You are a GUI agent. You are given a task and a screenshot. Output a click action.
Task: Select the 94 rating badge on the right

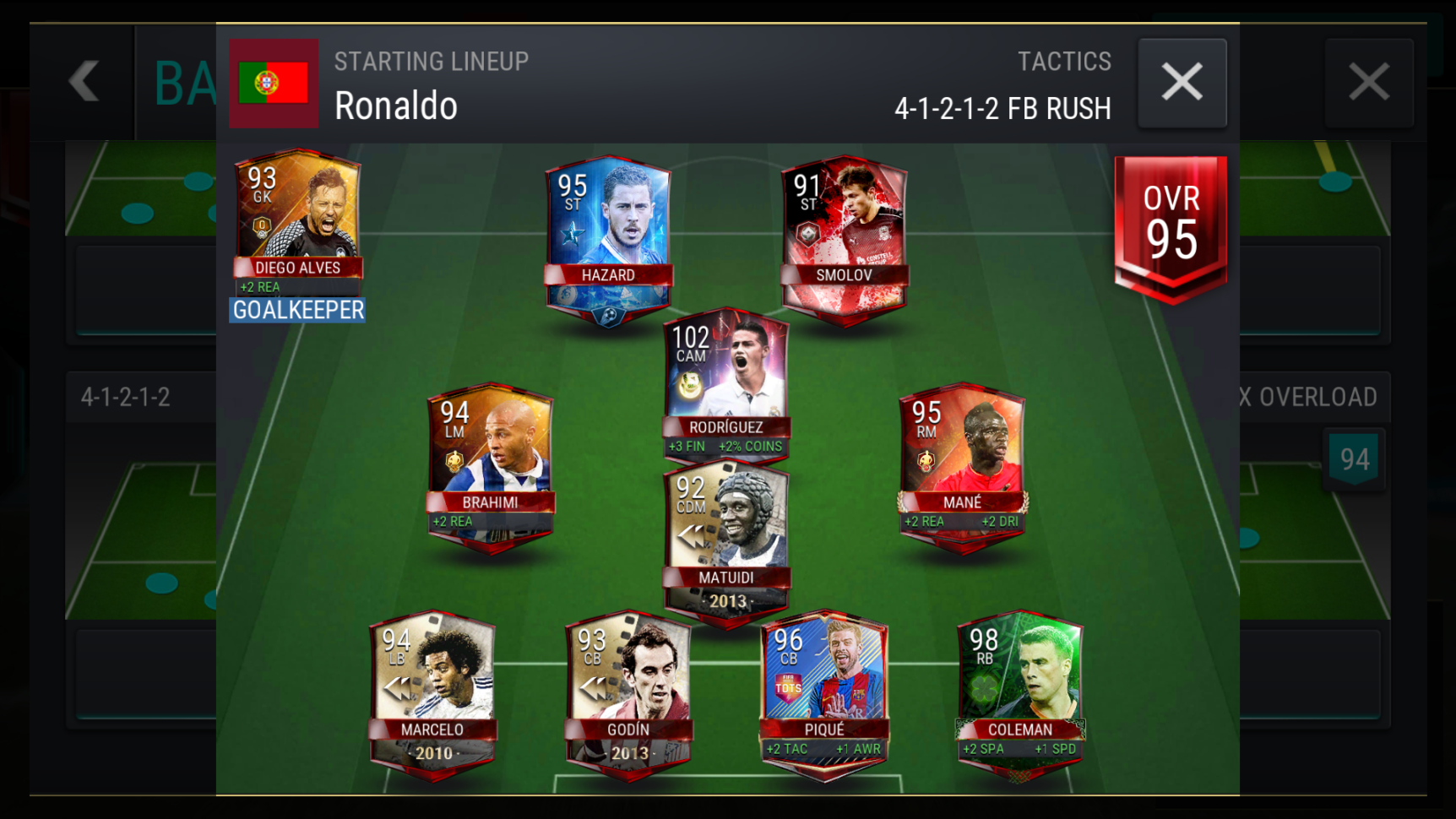click(1355, 458)
